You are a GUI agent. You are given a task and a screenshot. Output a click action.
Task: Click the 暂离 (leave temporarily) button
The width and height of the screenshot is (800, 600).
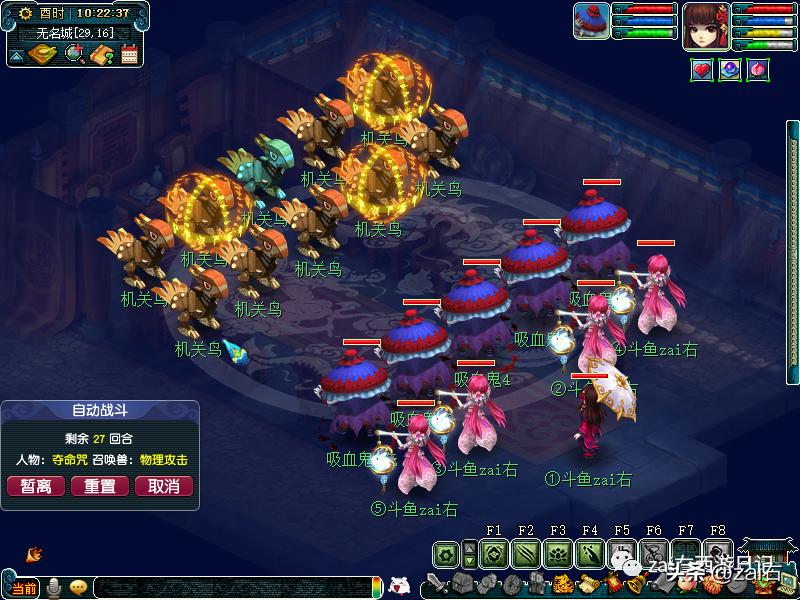36,486
